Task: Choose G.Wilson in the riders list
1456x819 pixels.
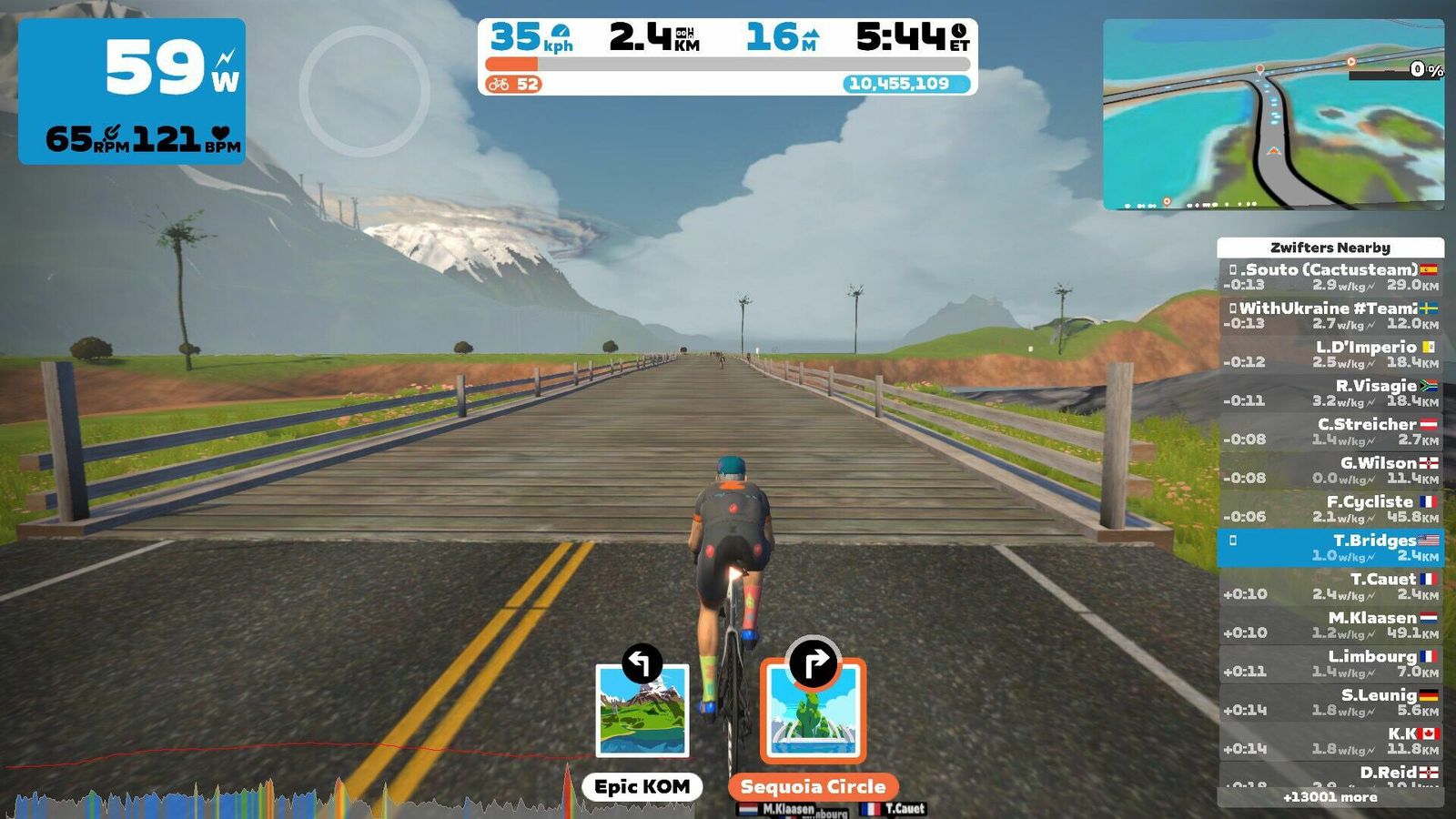Action: 1330,470
